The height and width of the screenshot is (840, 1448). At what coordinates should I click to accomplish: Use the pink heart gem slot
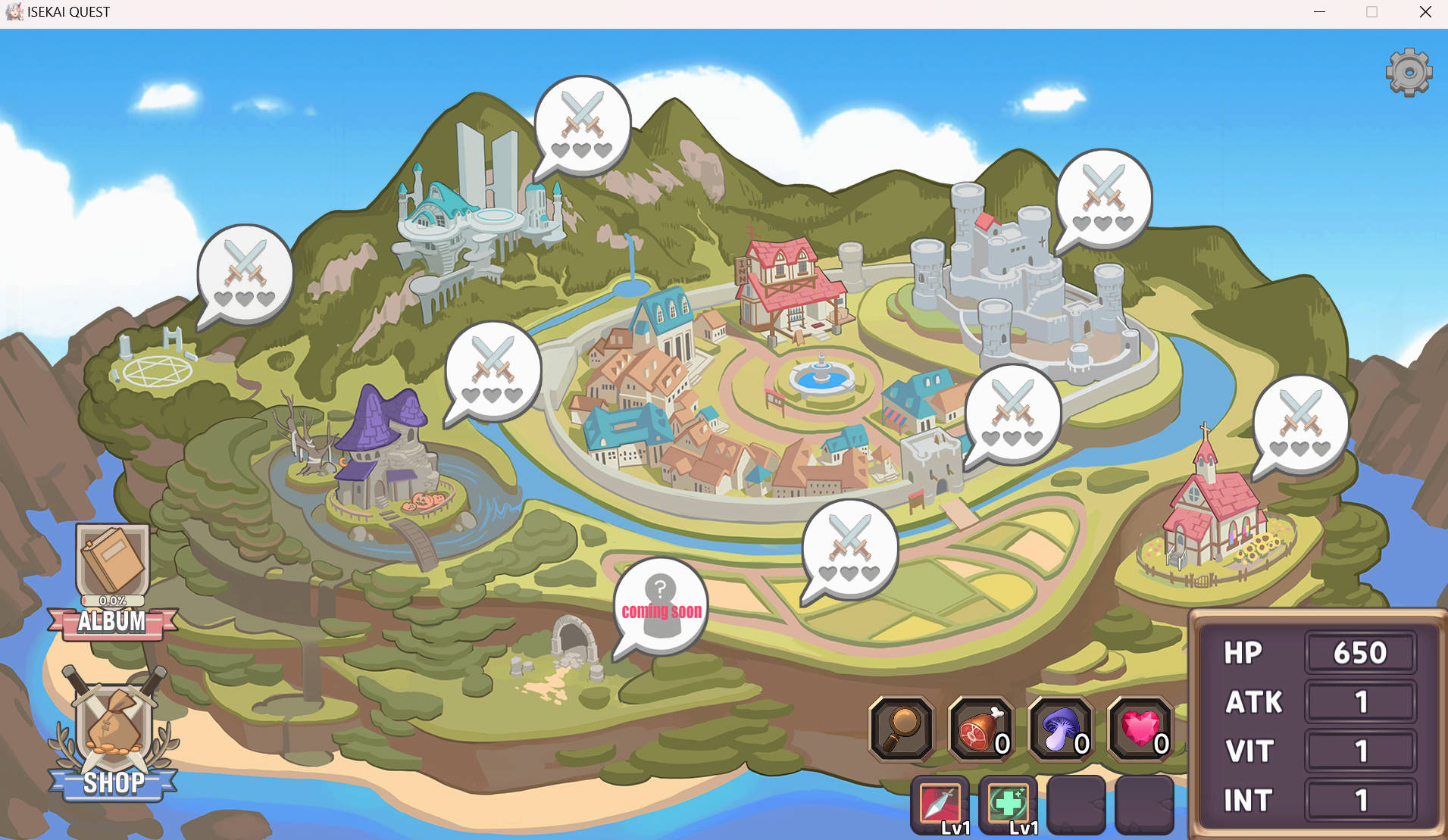click(1140, 729)
